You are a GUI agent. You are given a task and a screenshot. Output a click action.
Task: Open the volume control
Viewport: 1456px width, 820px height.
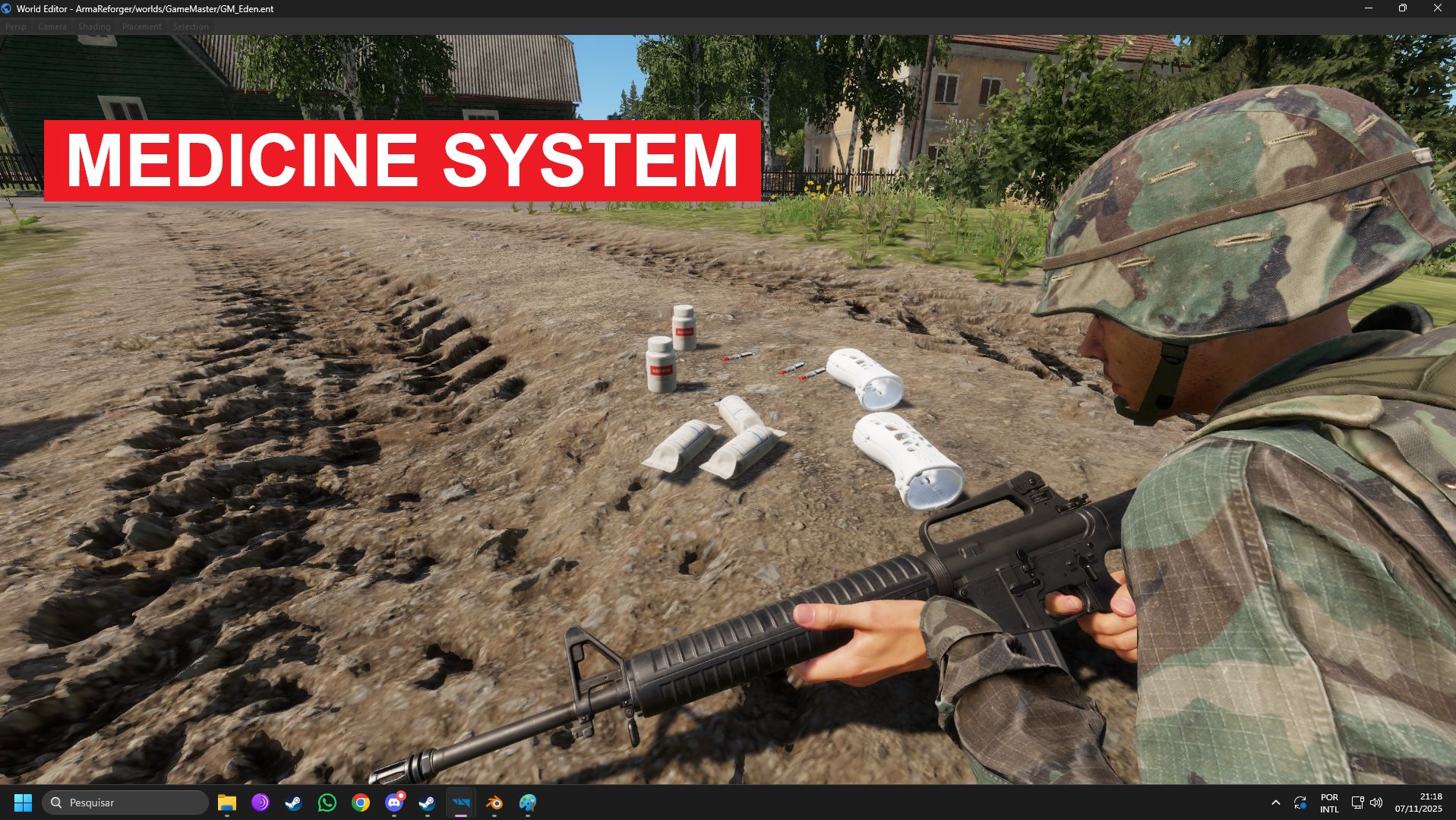(x=1376, y=803)
